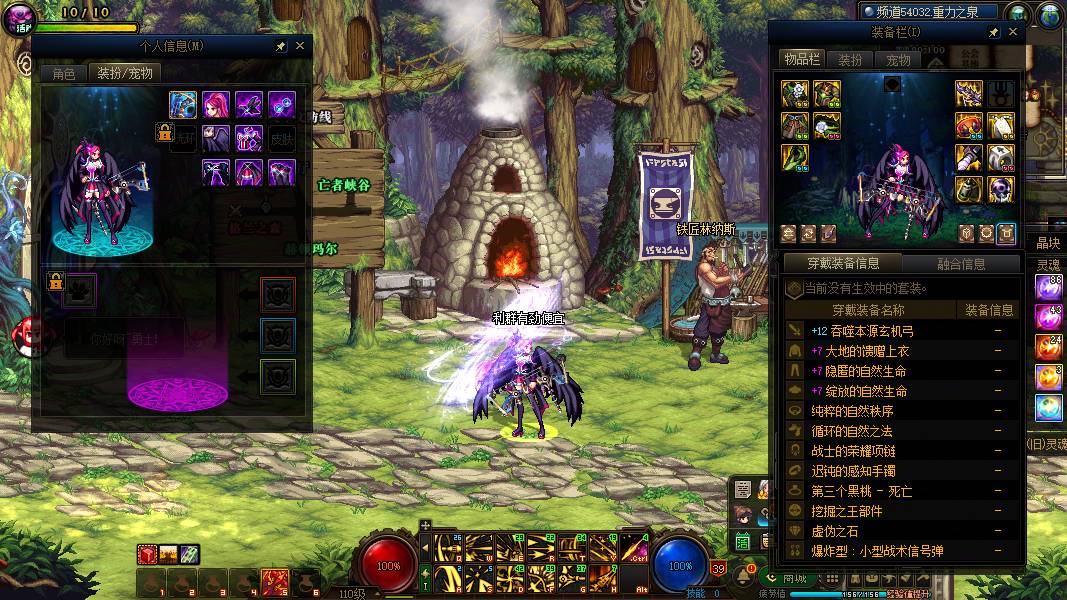Use the red item in quick slot 5
Viewport: 1067px width, 600px height.
pyautogui.click(x=274, y=580)
